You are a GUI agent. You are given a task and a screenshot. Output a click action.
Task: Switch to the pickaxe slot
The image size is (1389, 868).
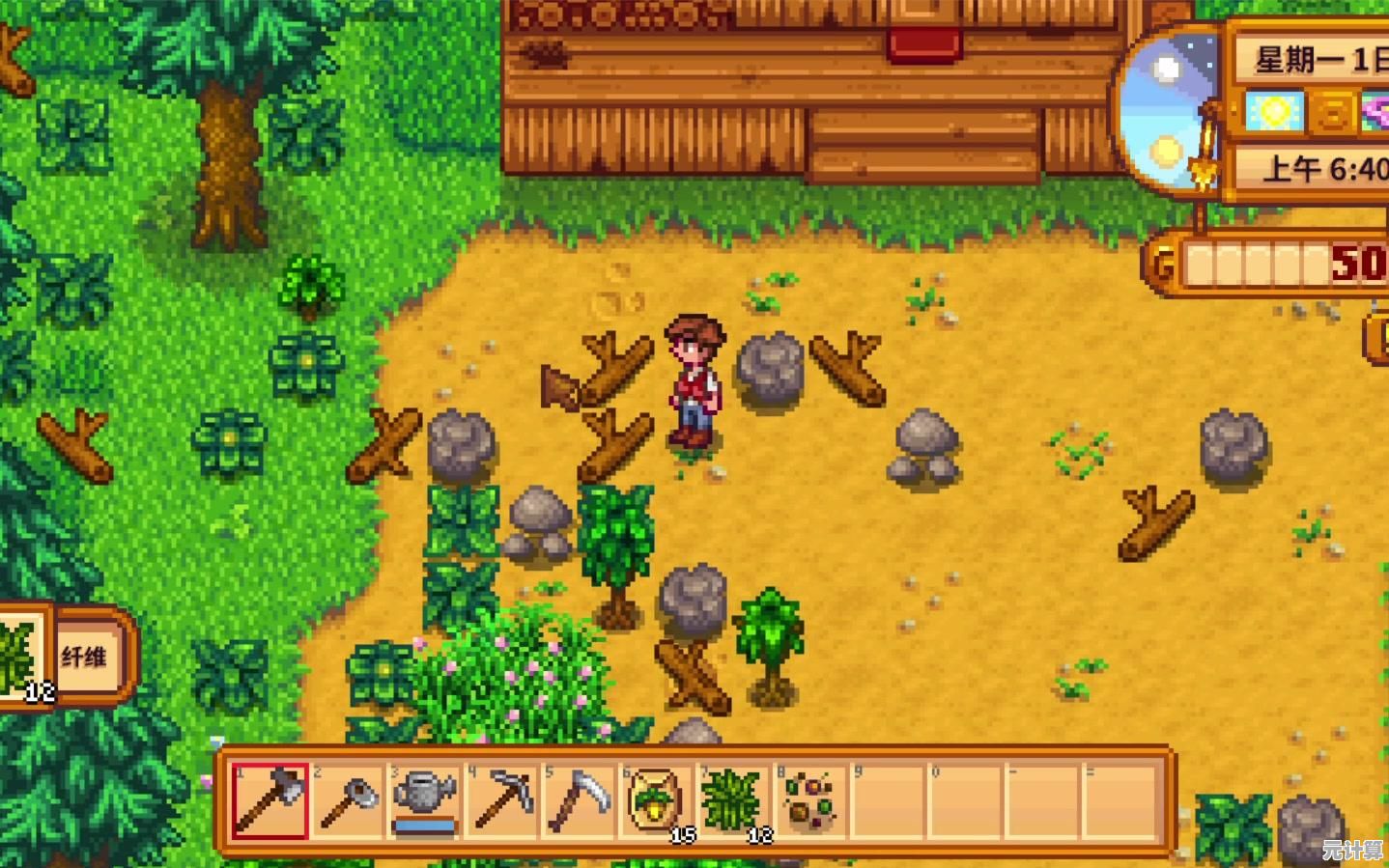click(x=502, y=800)
